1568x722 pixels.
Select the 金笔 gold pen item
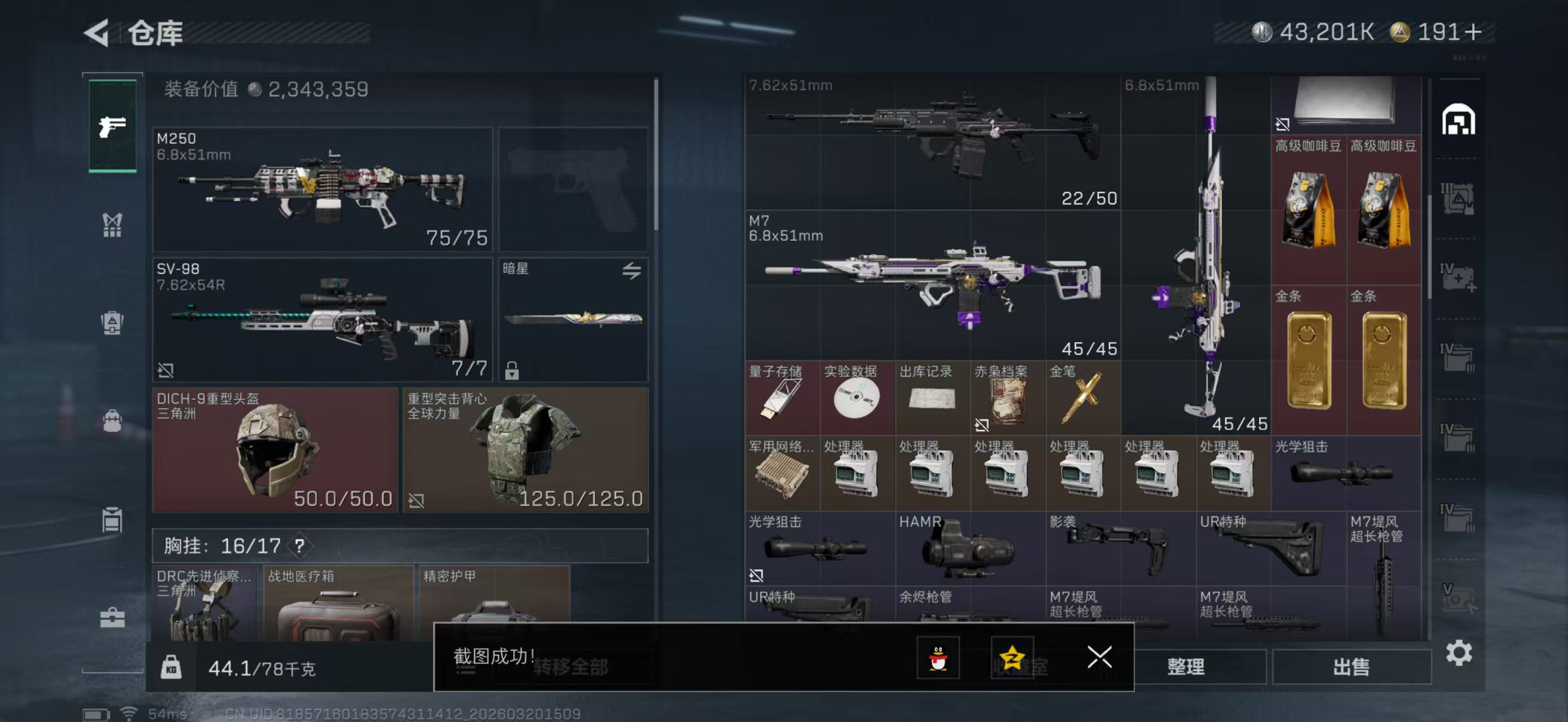click(1082, 398)
